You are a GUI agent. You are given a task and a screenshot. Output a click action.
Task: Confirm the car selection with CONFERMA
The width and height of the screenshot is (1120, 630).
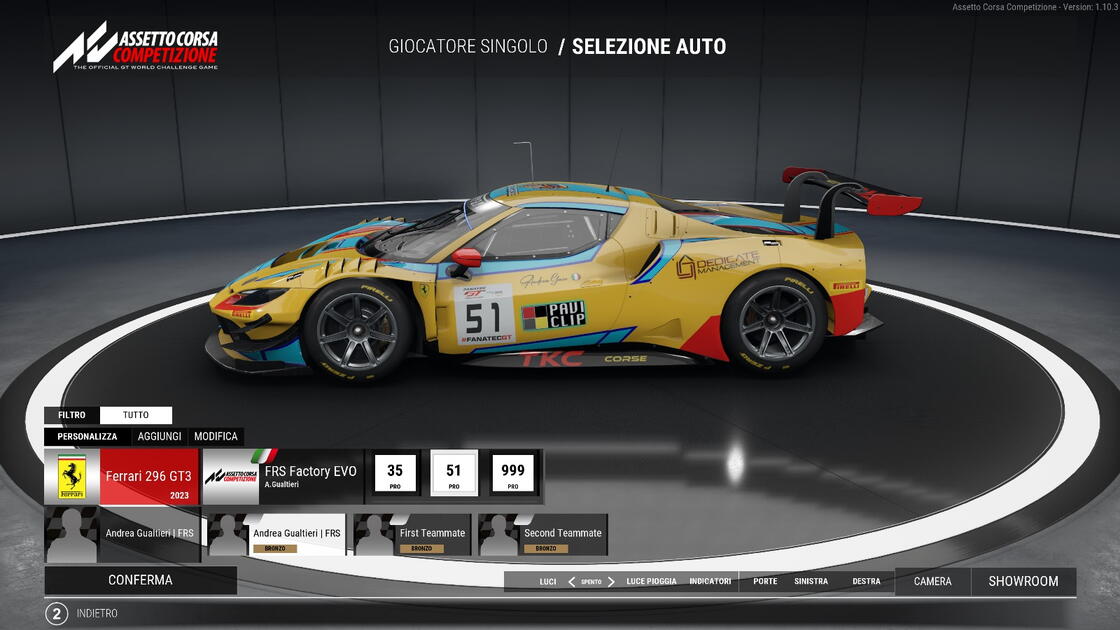point(140,580)
